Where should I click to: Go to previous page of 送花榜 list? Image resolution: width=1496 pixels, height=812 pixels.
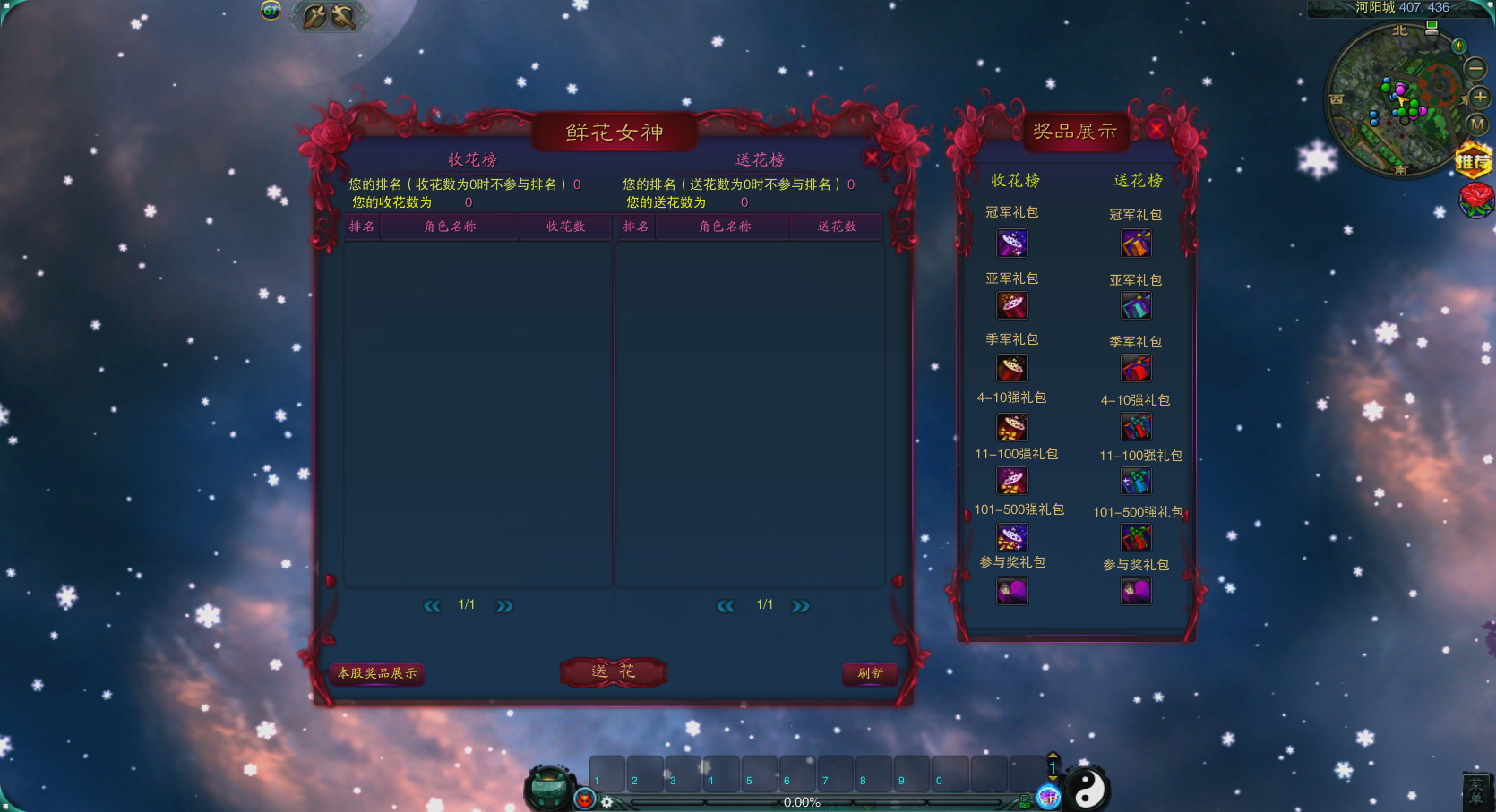726,606
